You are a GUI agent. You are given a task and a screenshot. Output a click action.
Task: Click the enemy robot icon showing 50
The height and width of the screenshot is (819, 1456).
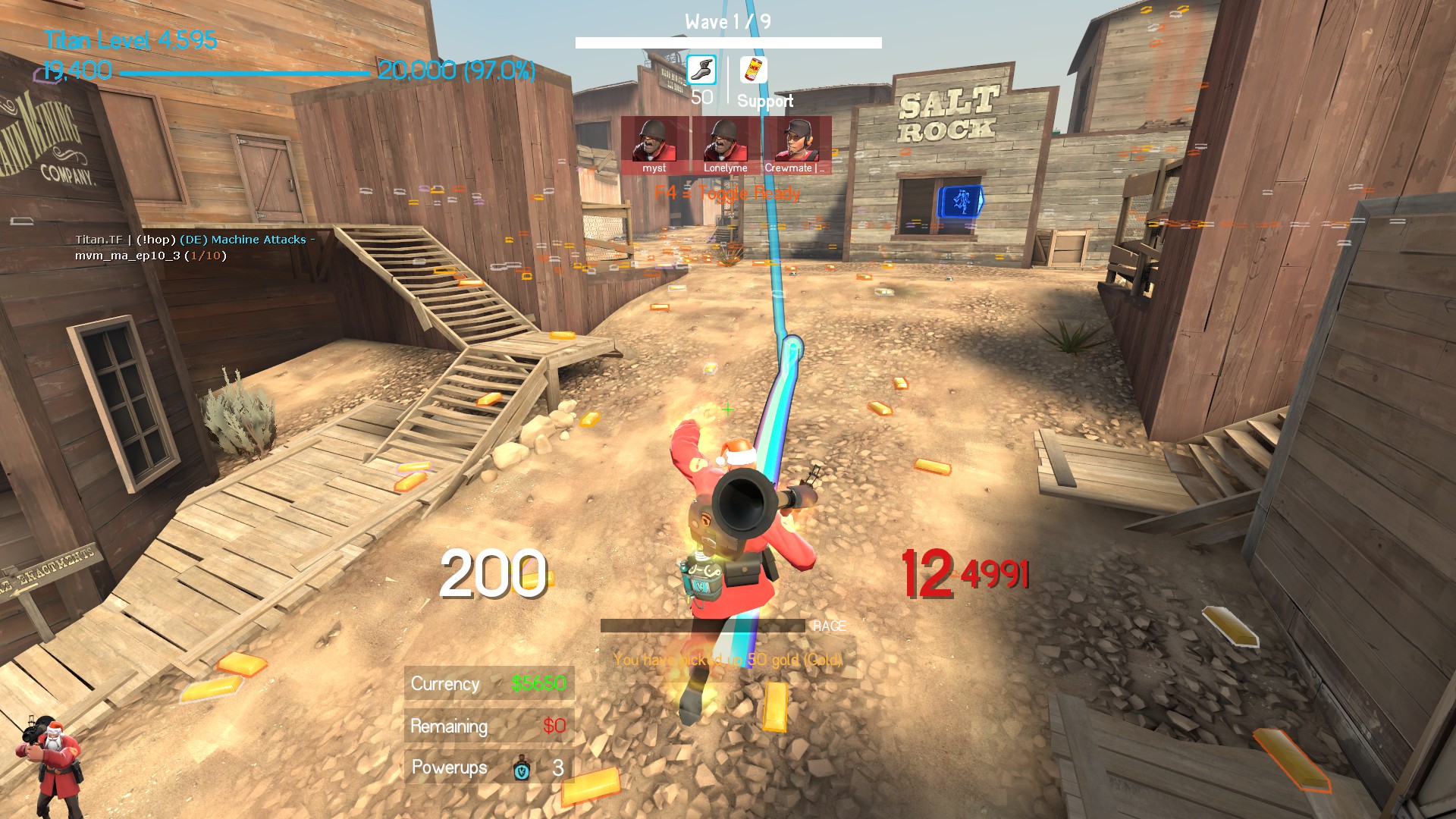coord(701,71)
